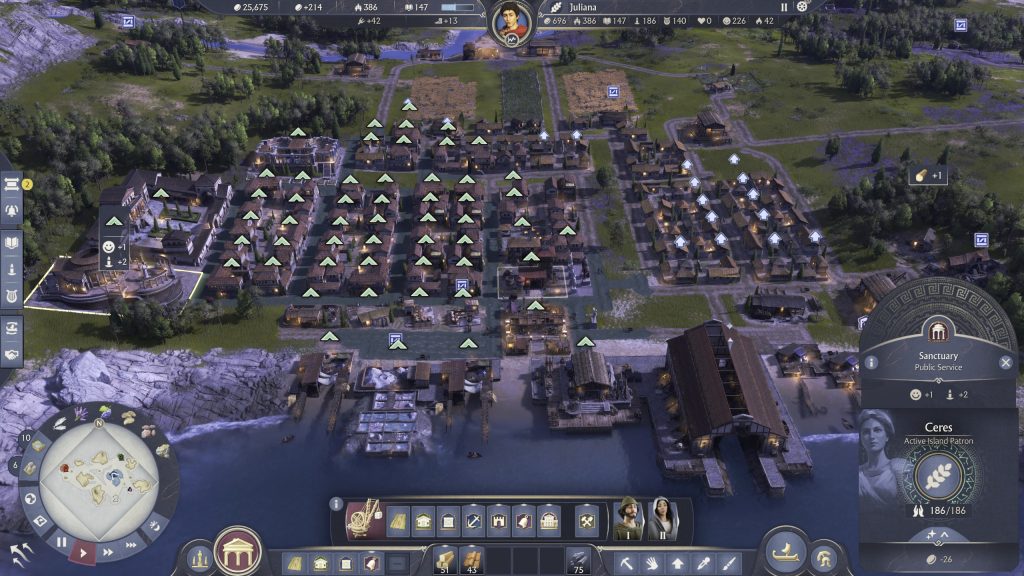
Task: Select the upgrade arrow tool
Action: pos(678,563)
